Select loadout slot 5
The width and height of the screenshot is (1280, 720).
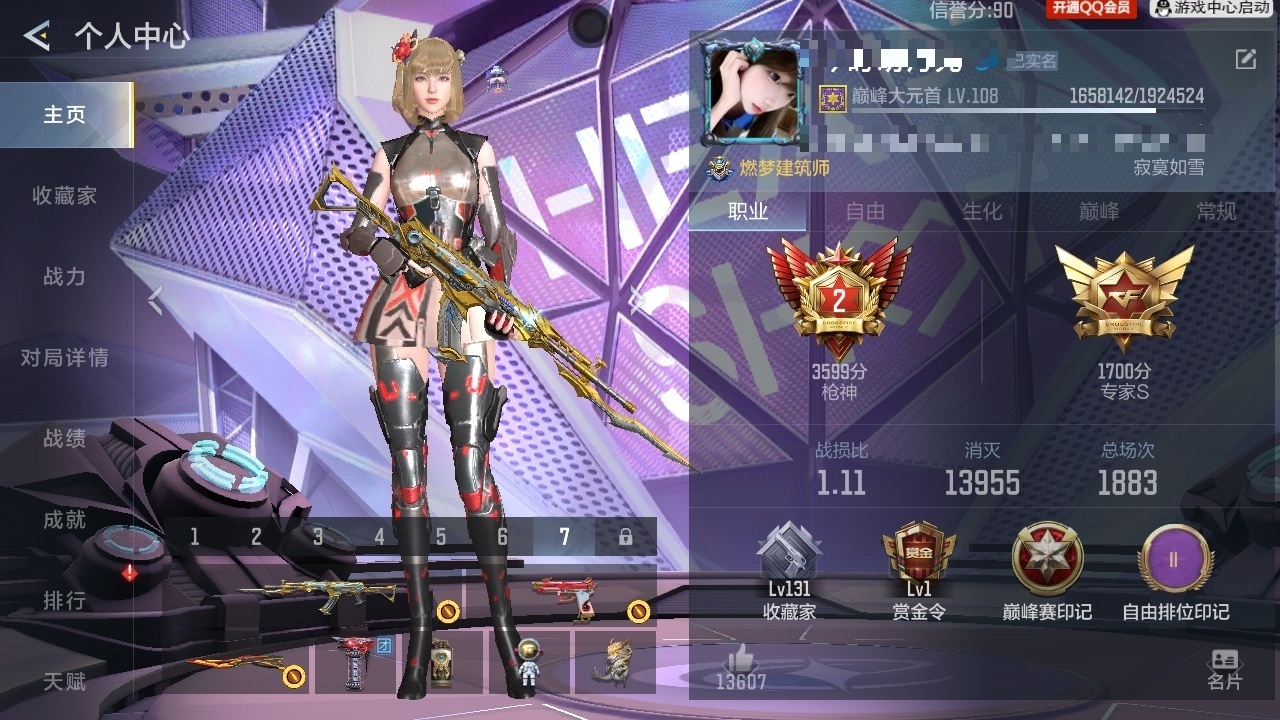(x=441, y=537)
